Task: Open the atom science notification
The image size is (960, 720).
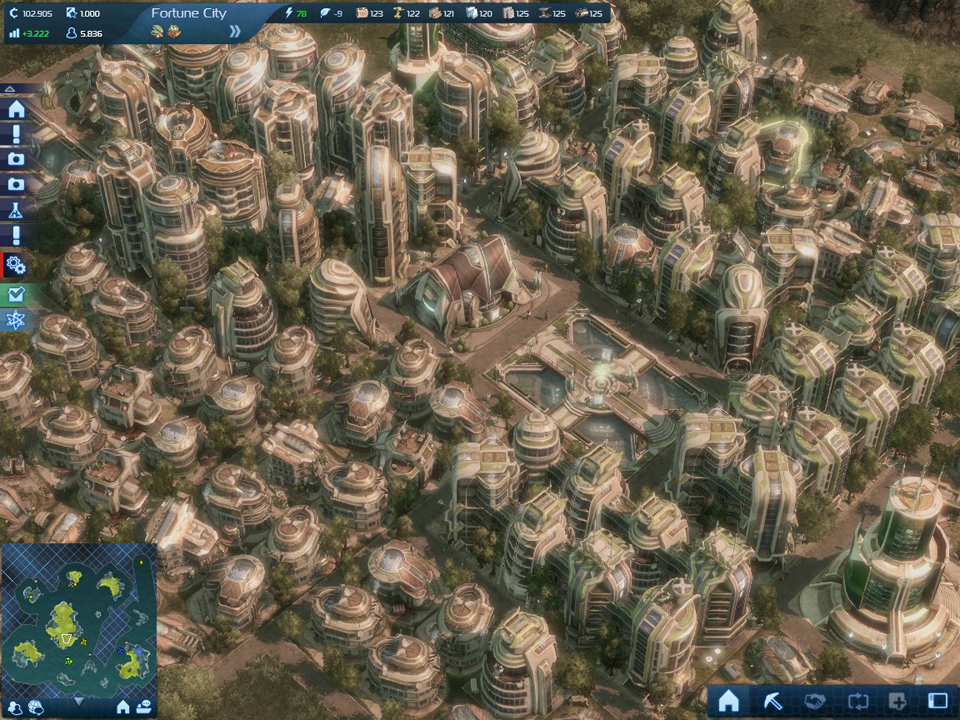Action: point(16,321)
